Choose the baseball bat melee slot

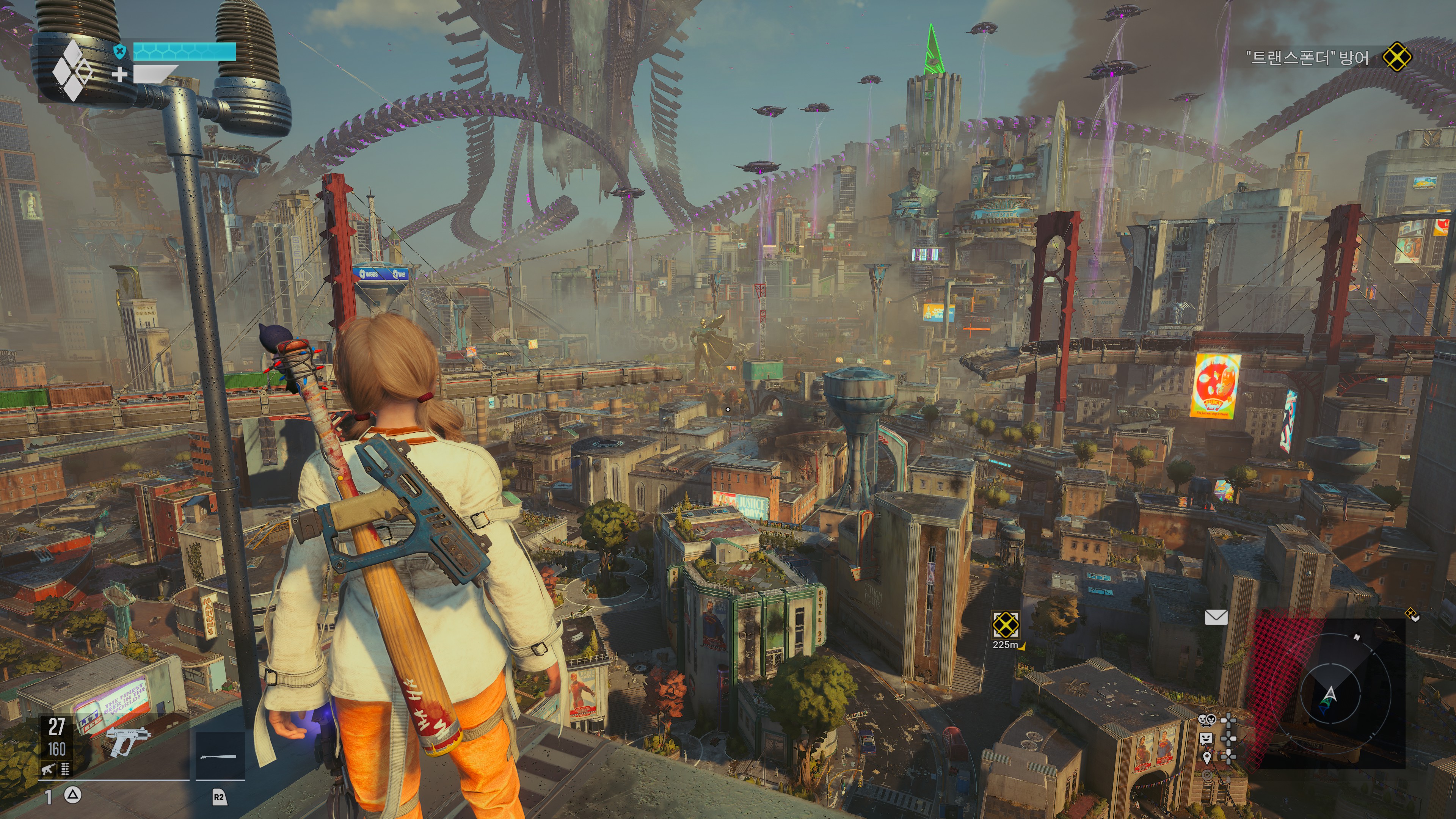219,756
